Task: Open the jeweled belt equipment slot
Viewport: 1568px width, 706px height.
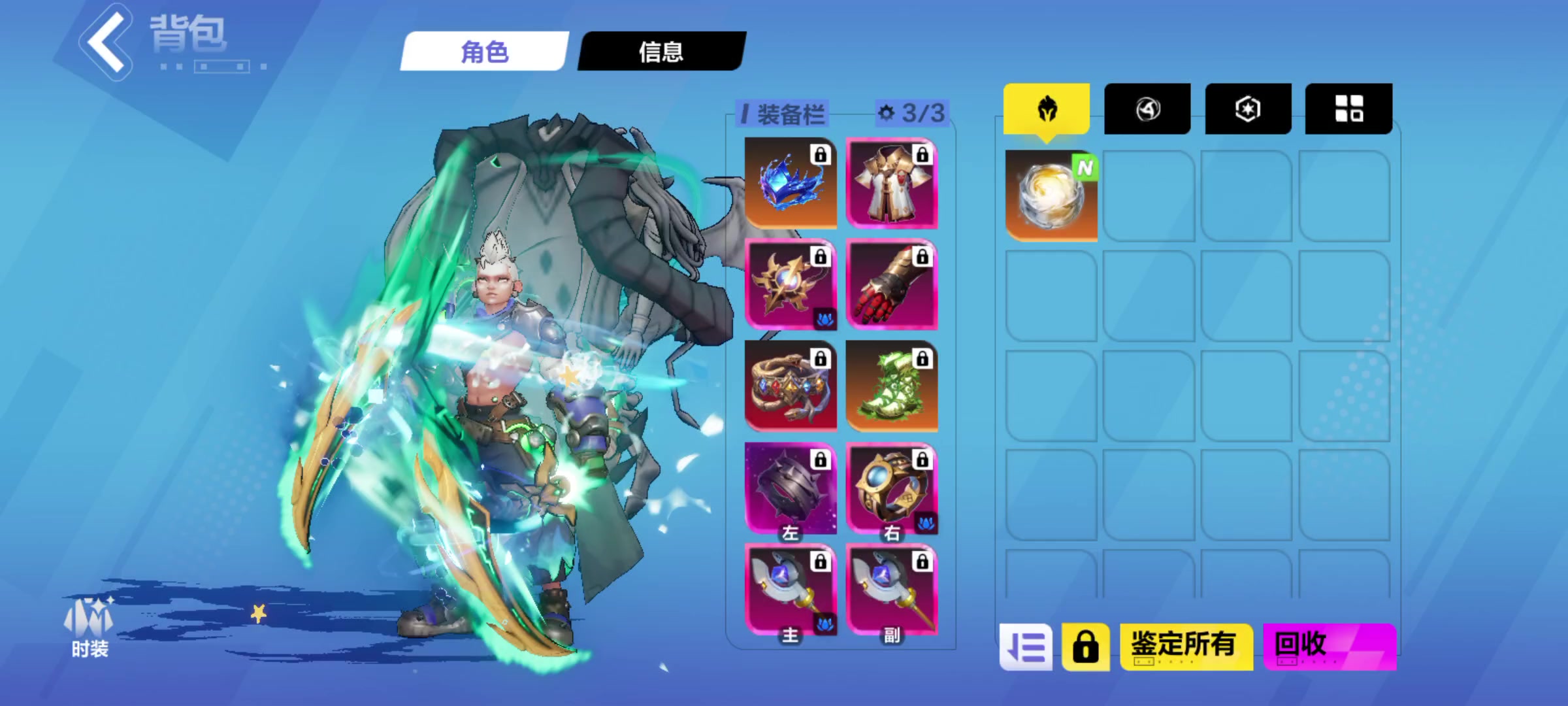Action: point(790,388)
